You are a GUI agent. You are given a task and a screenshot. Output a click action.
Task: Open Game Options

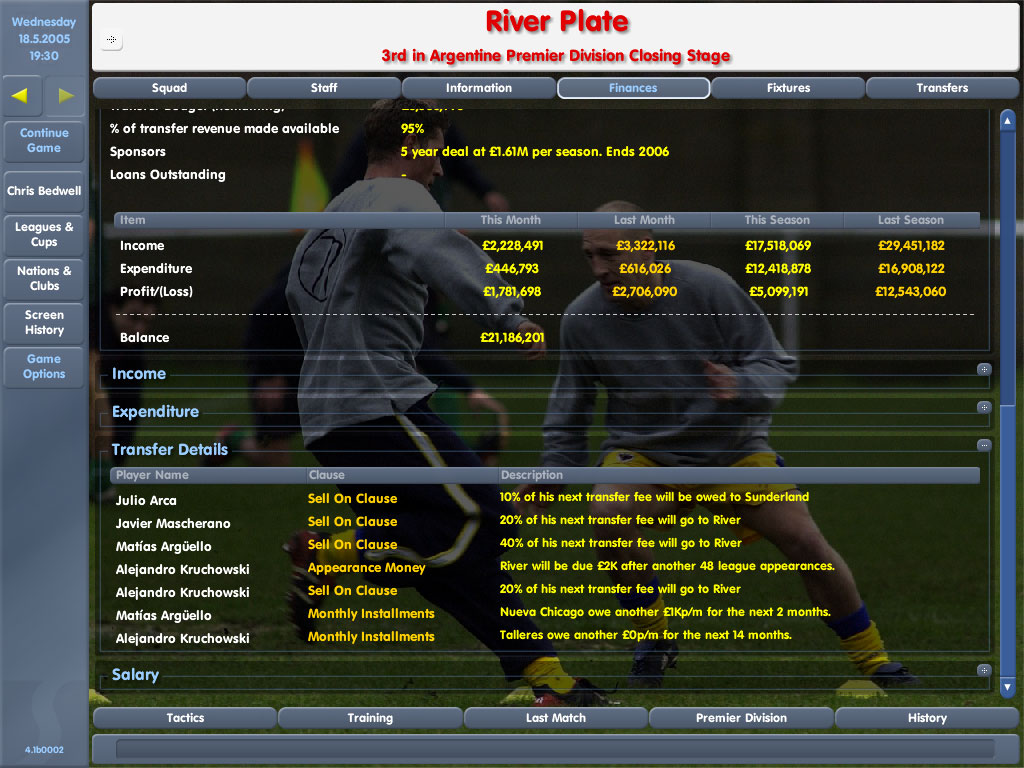44,366
